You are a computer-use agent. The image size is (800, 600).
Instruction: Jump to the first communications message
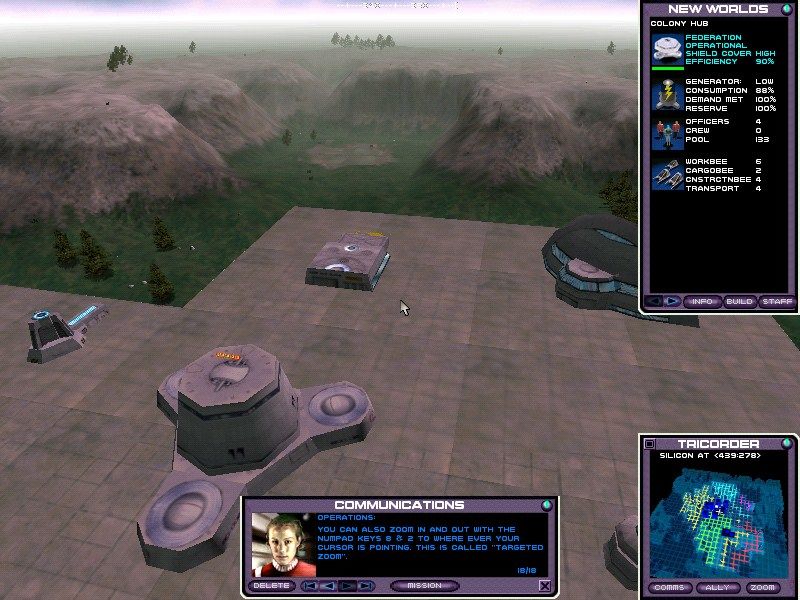[x=310, y=586]
